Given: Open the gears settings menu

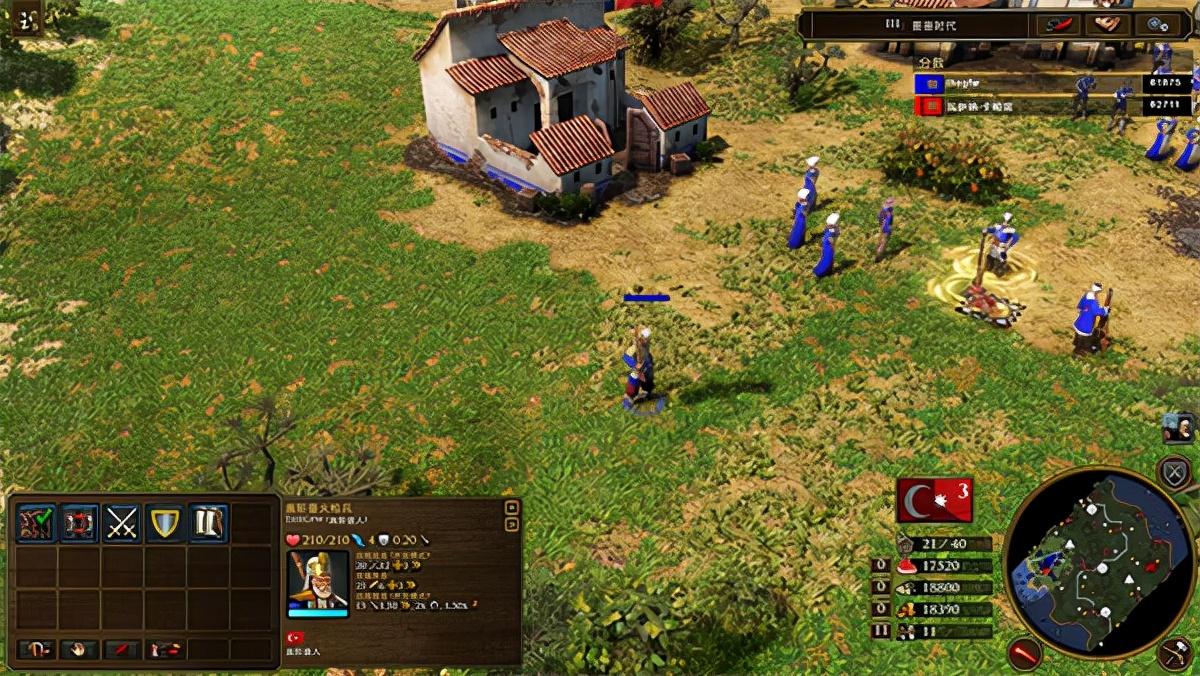Looking at the screenshot, I should [1159, 24].
